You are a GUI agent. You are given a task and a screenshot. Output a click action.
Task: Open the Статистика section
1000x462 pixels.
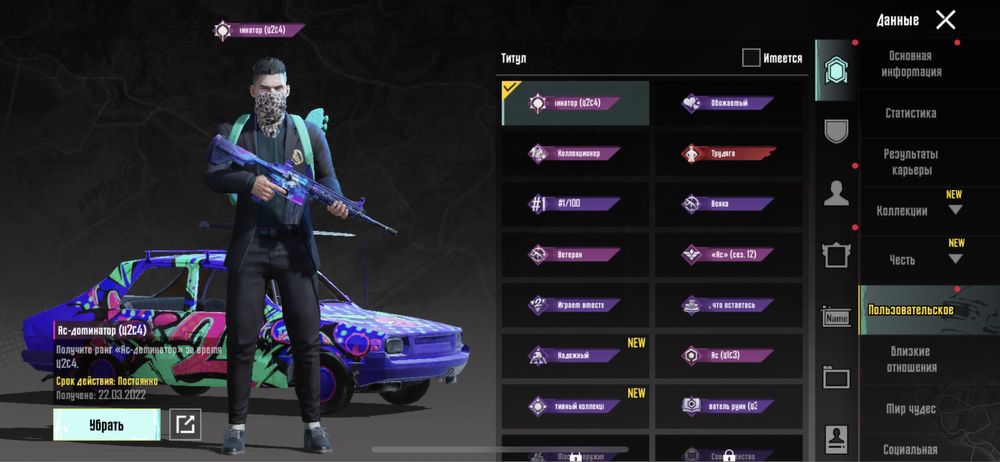[x=910, y=114]
